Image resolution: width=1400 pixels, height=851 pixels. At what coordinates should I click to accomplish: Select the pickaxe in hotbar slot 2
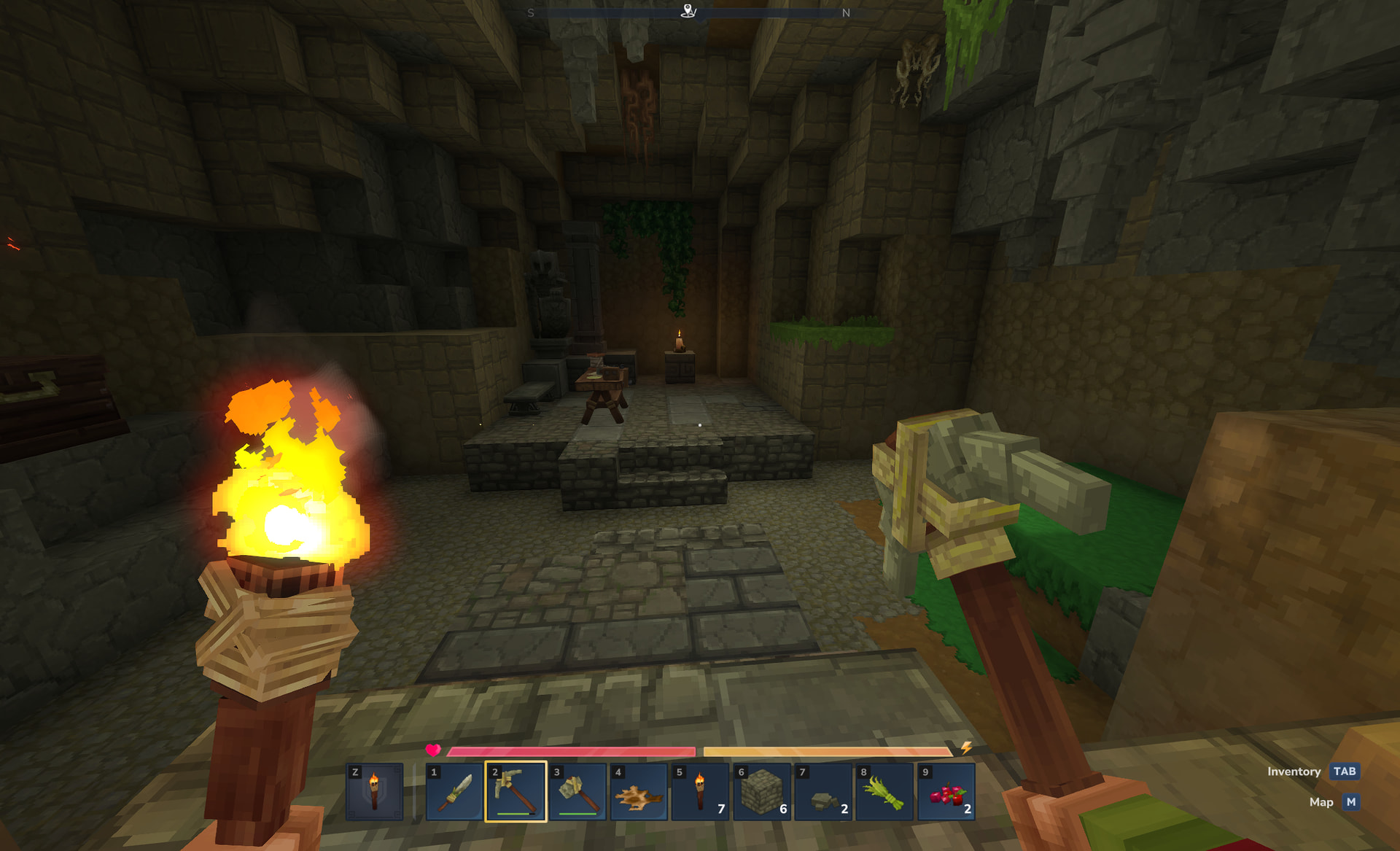[x=516, y=792]
